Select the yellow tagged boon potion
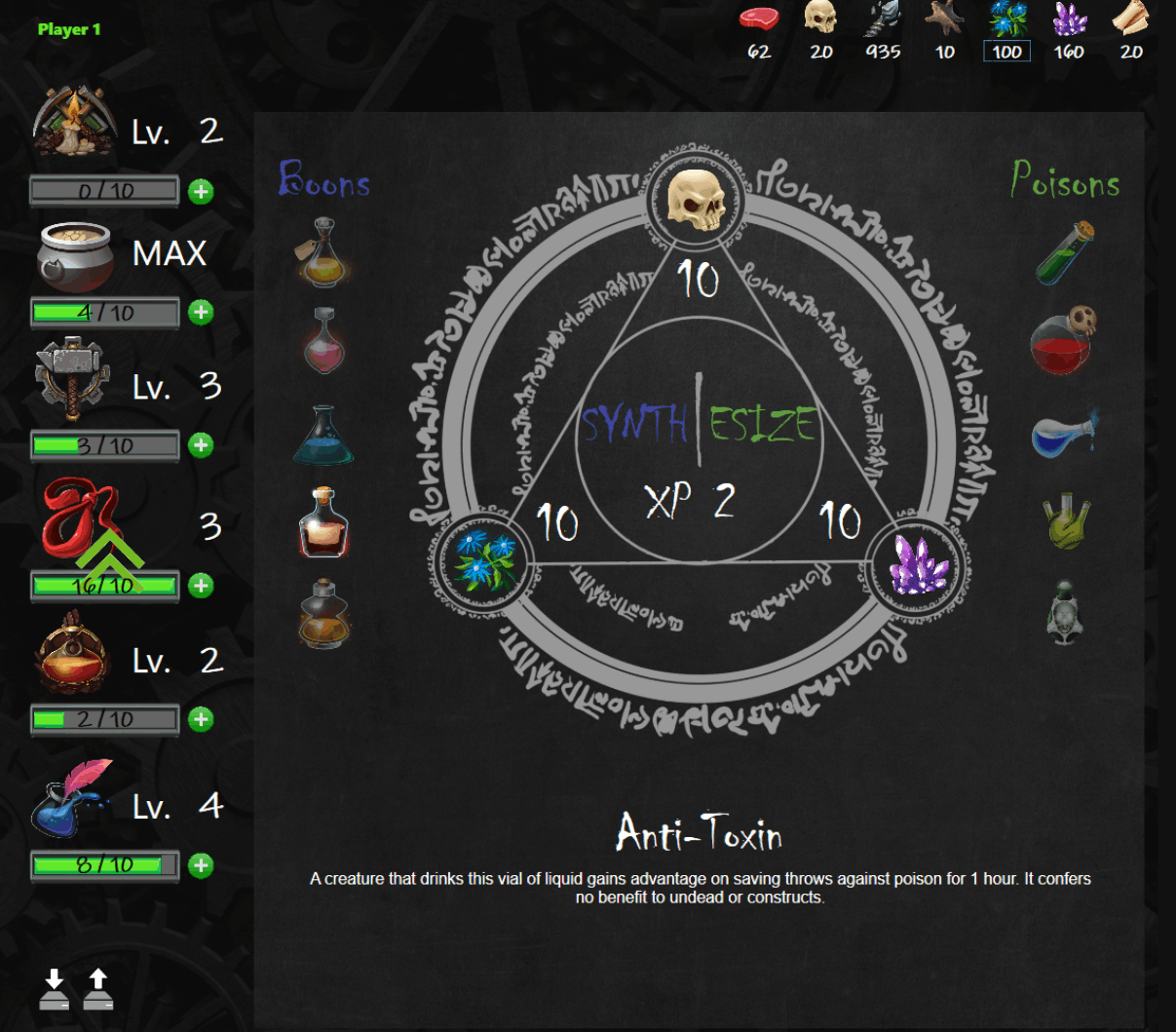Screen dimensions: 1176x1032 [x=322, y=252]
